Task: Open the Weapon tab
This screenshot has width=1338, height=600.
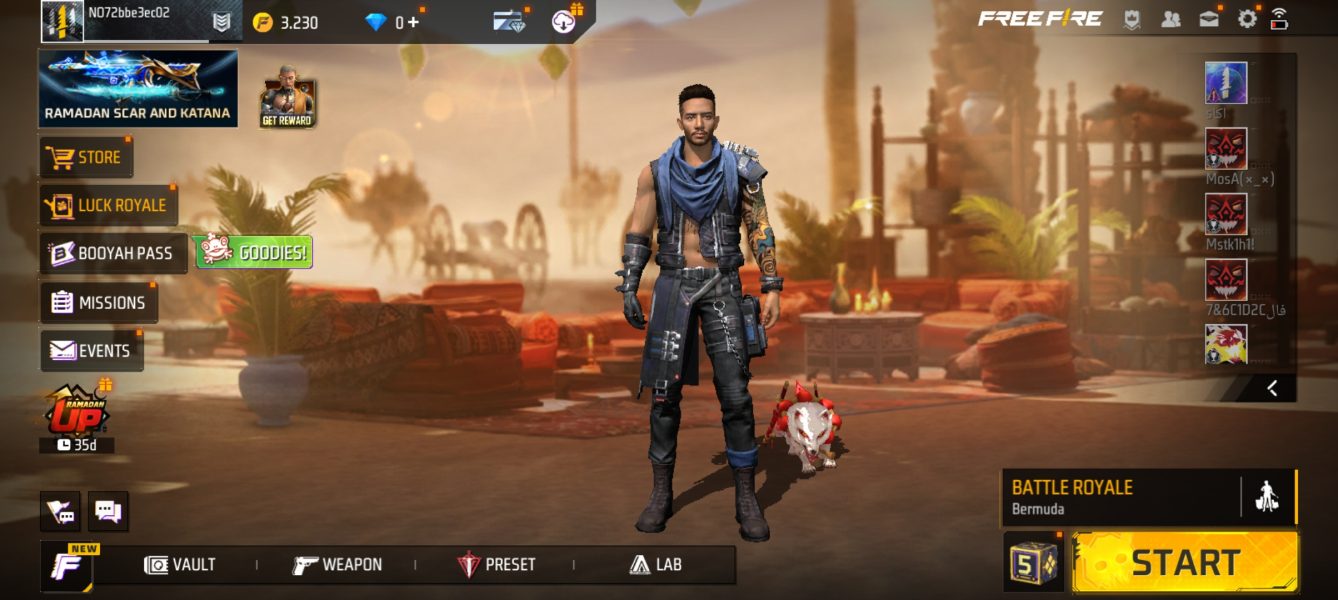Action: 337,565
